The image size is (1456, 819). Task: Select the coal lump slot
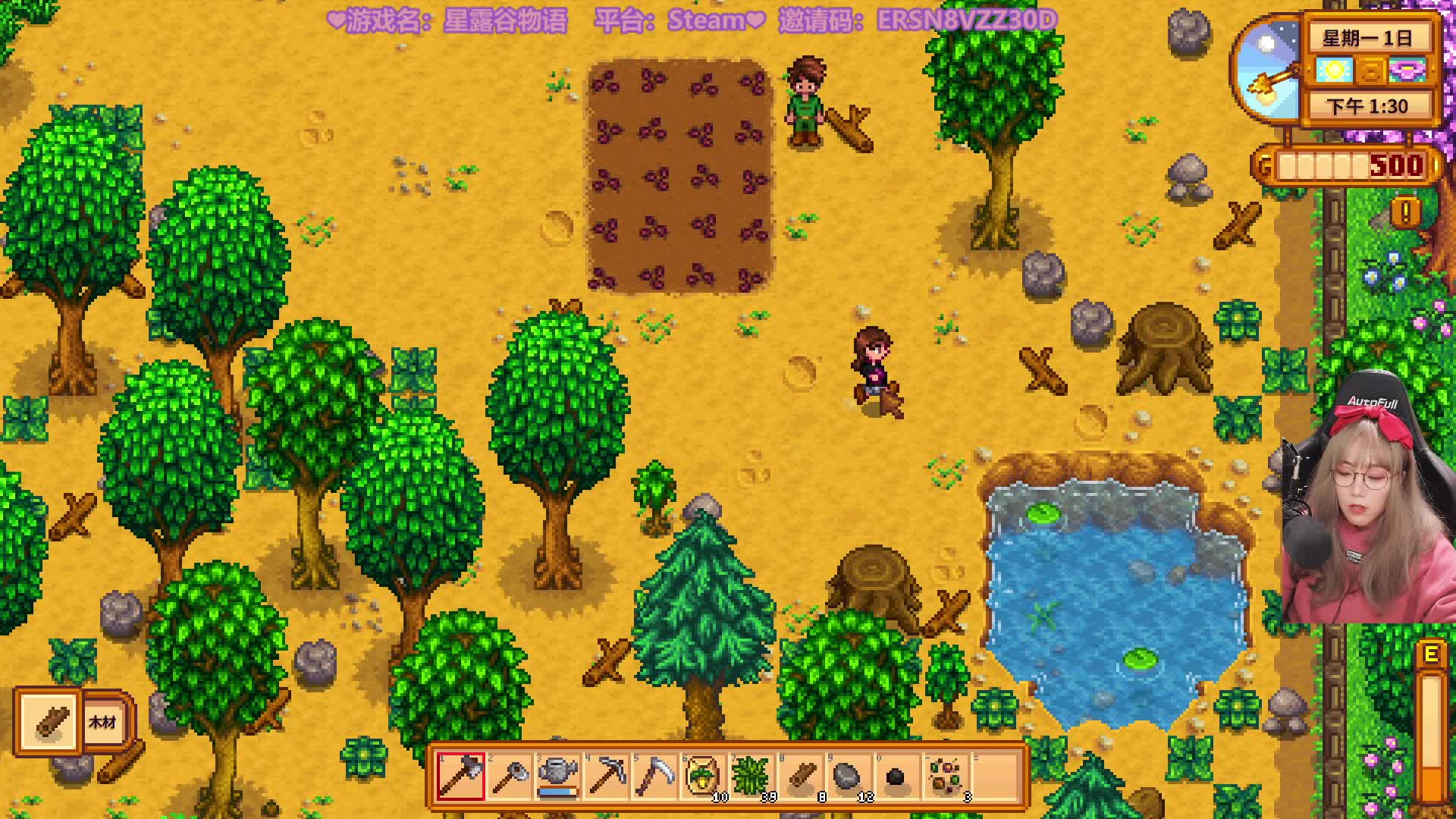tap(896, 776)
